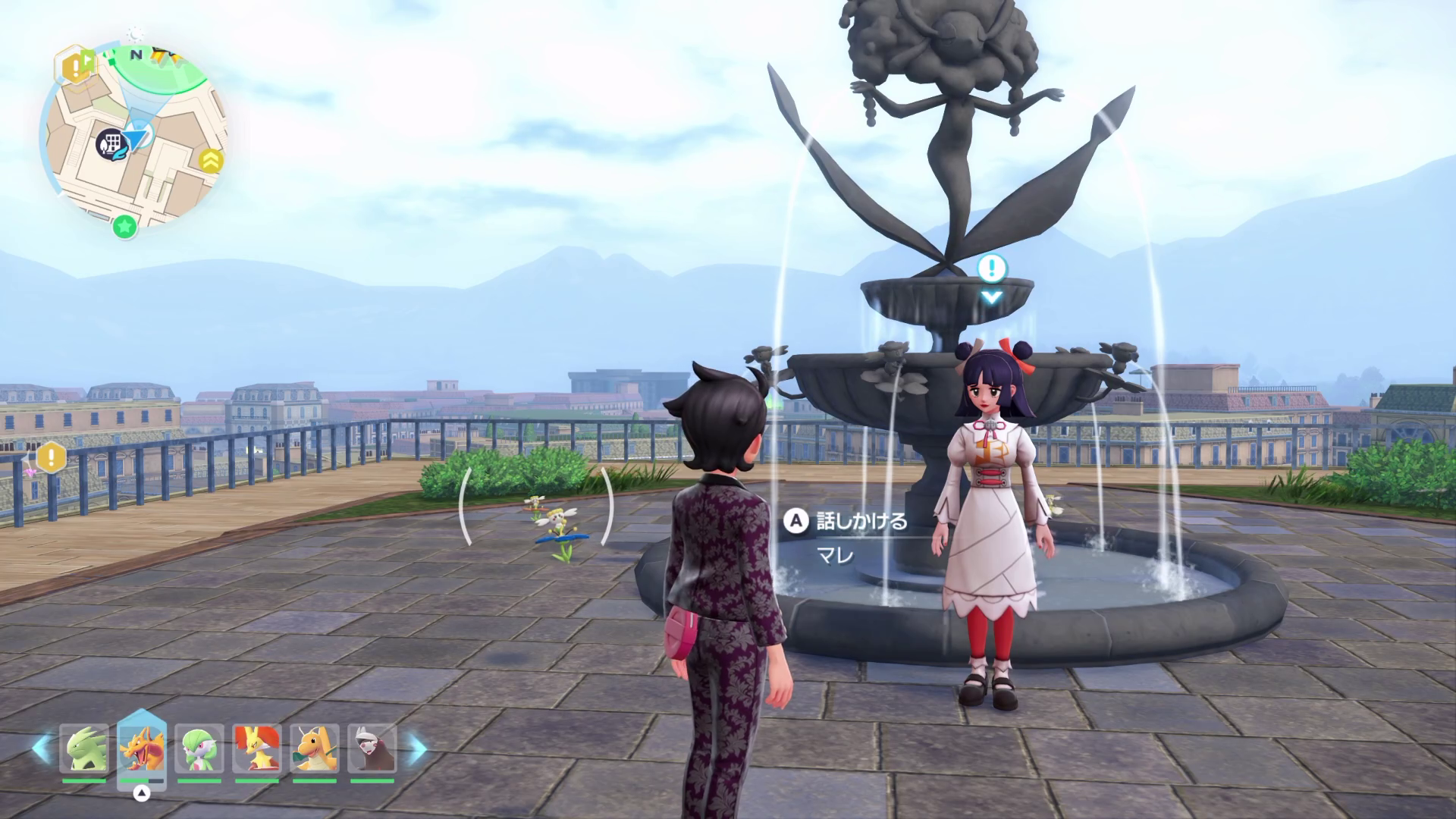
Task: Switch to Gardevoir in the party bar
Action: tap(199, 748)
